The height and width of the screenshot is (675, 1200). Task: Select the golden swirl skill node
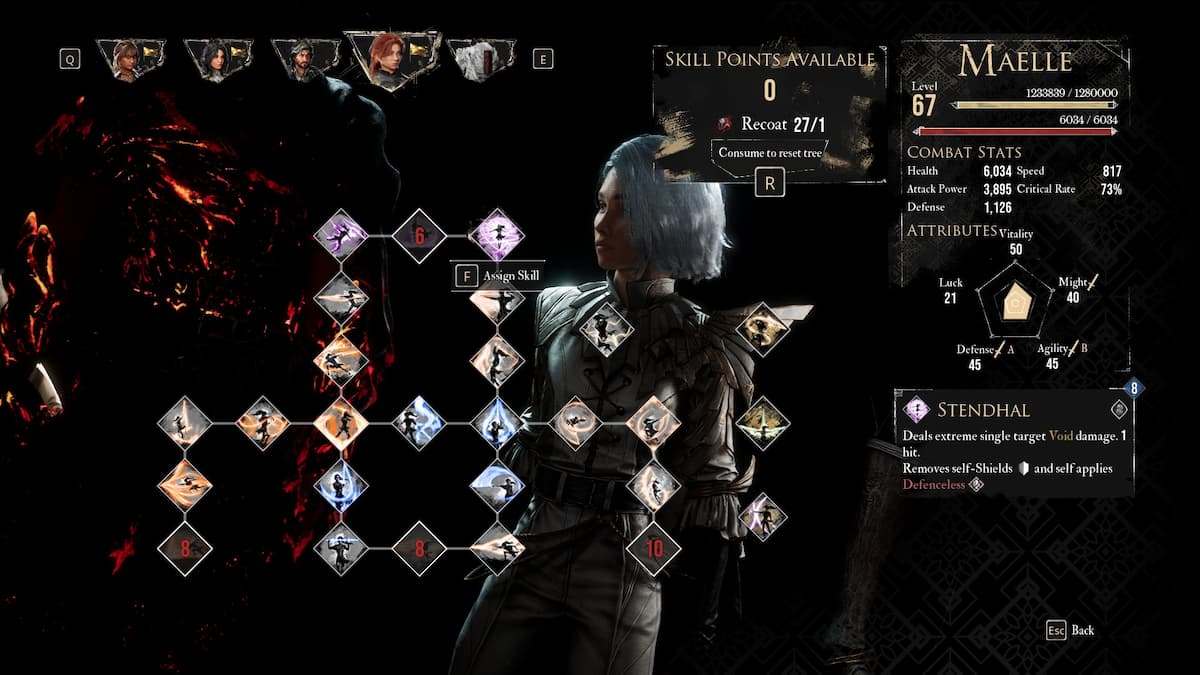[x=763, y=330]
